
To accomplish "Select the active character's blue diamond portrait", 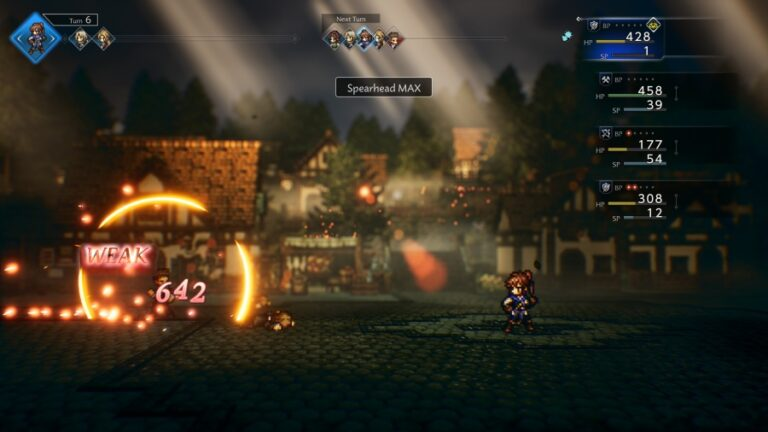I will (36, 38).
